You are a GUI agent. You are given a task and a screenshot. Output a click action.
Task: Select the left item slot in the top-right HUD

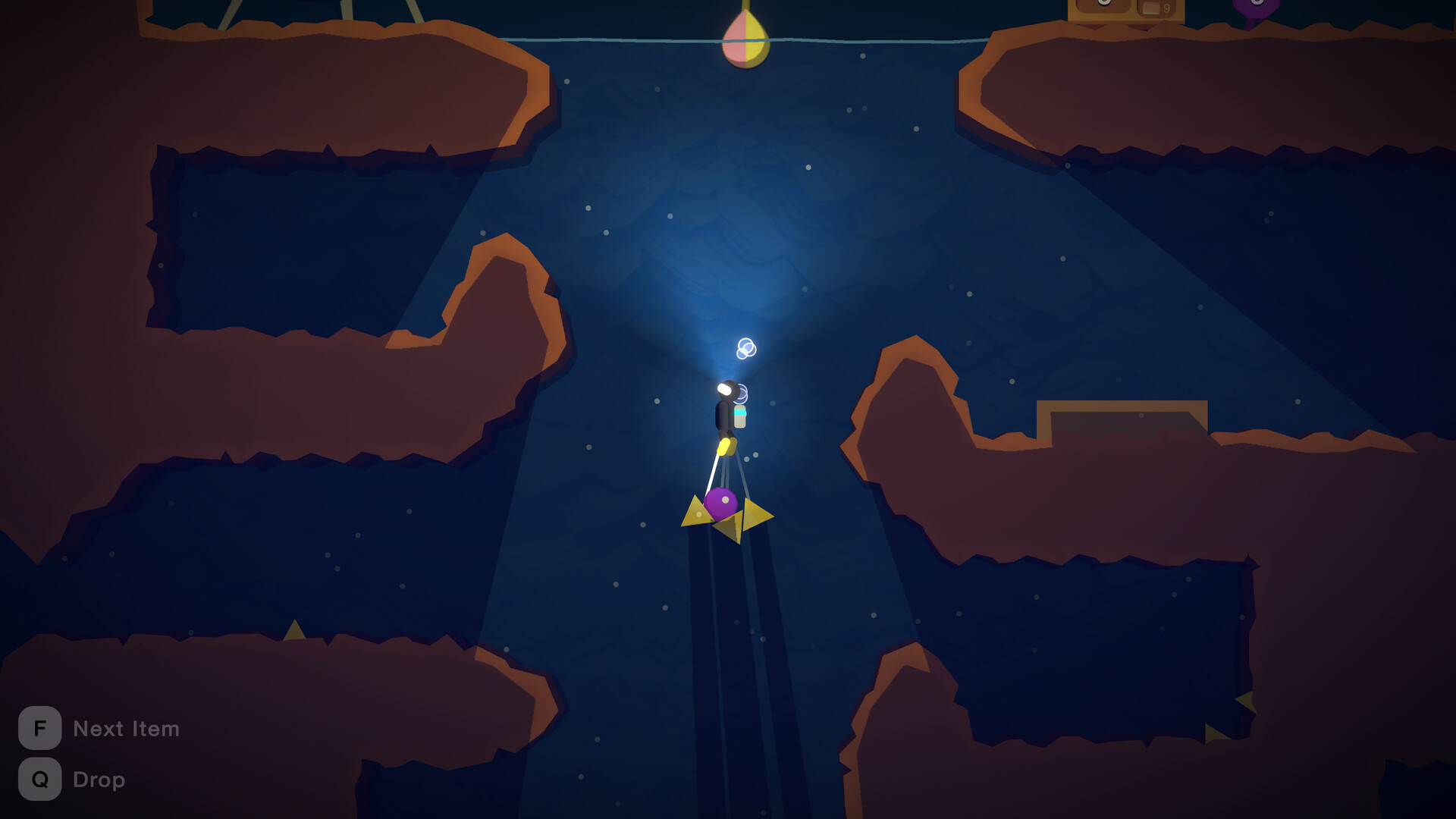[1103, 6]
